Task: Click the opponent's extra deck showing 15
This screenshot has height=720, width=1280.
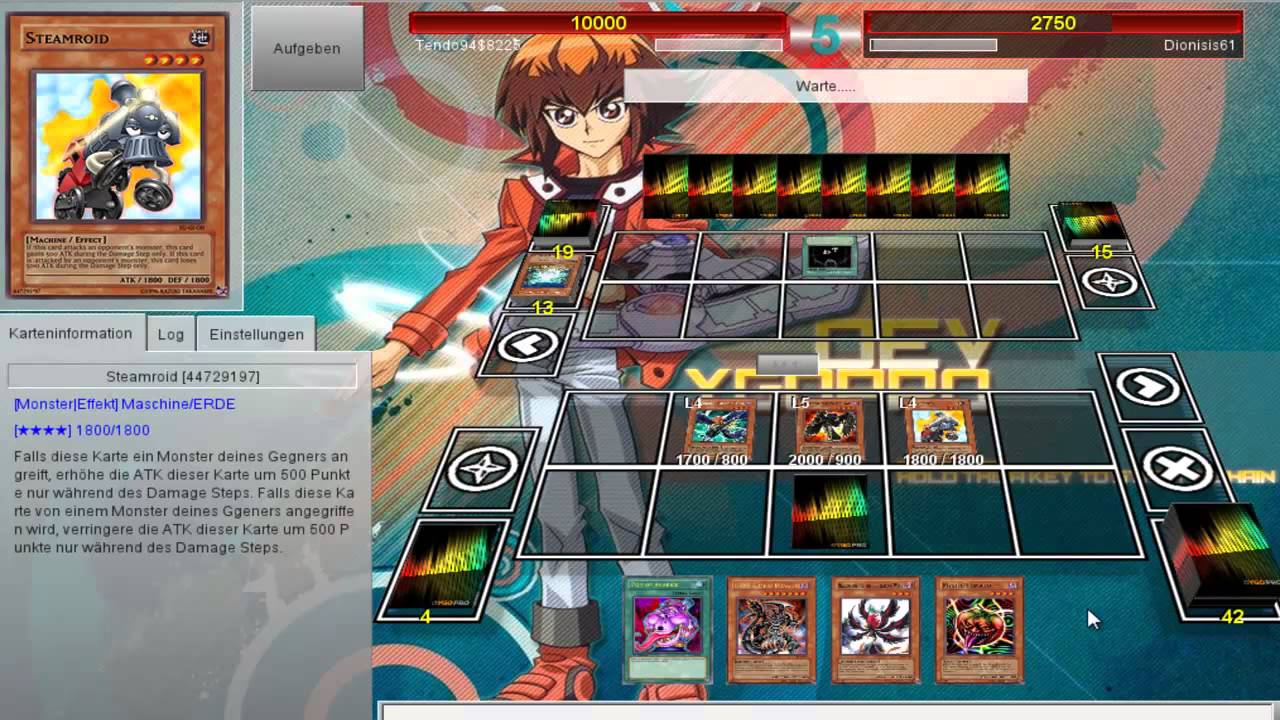Action: pyautogui.click(x=1091, y=222)
